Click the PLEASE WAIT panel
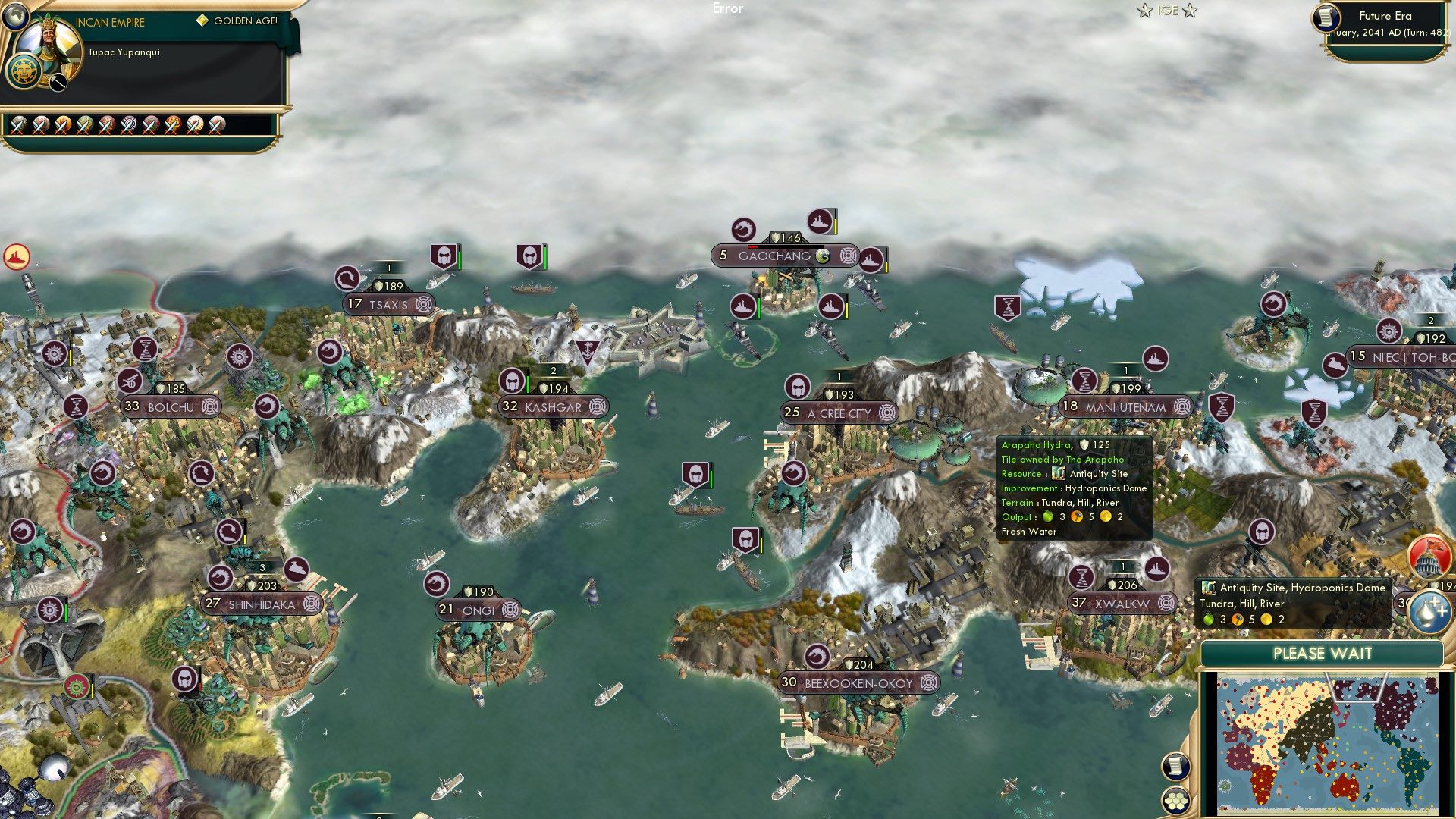This screenshot has height=819, width=1456. (1323, 653)
